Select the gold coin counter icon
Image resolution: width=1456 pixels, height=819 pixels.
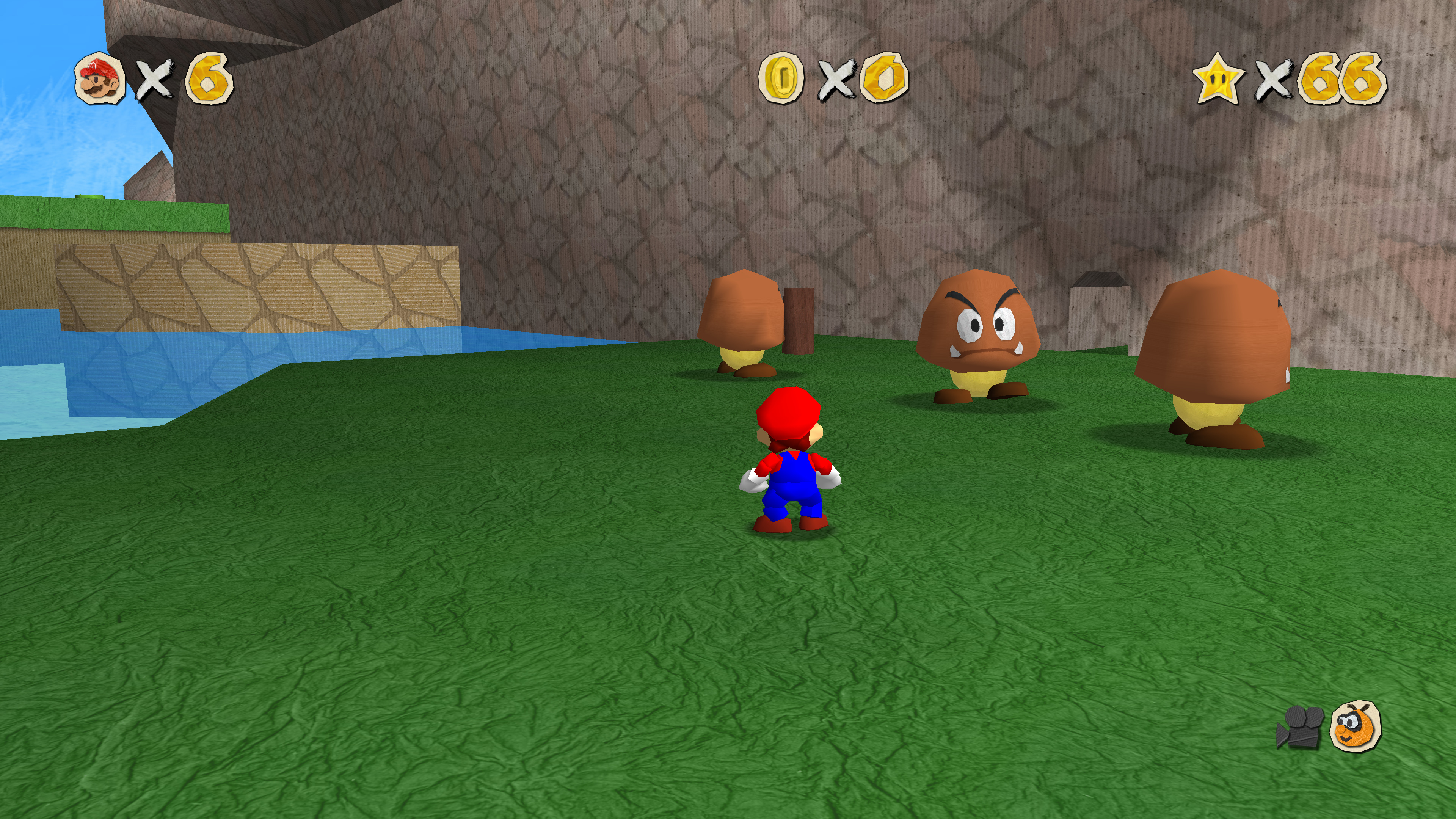pos(781,77)
